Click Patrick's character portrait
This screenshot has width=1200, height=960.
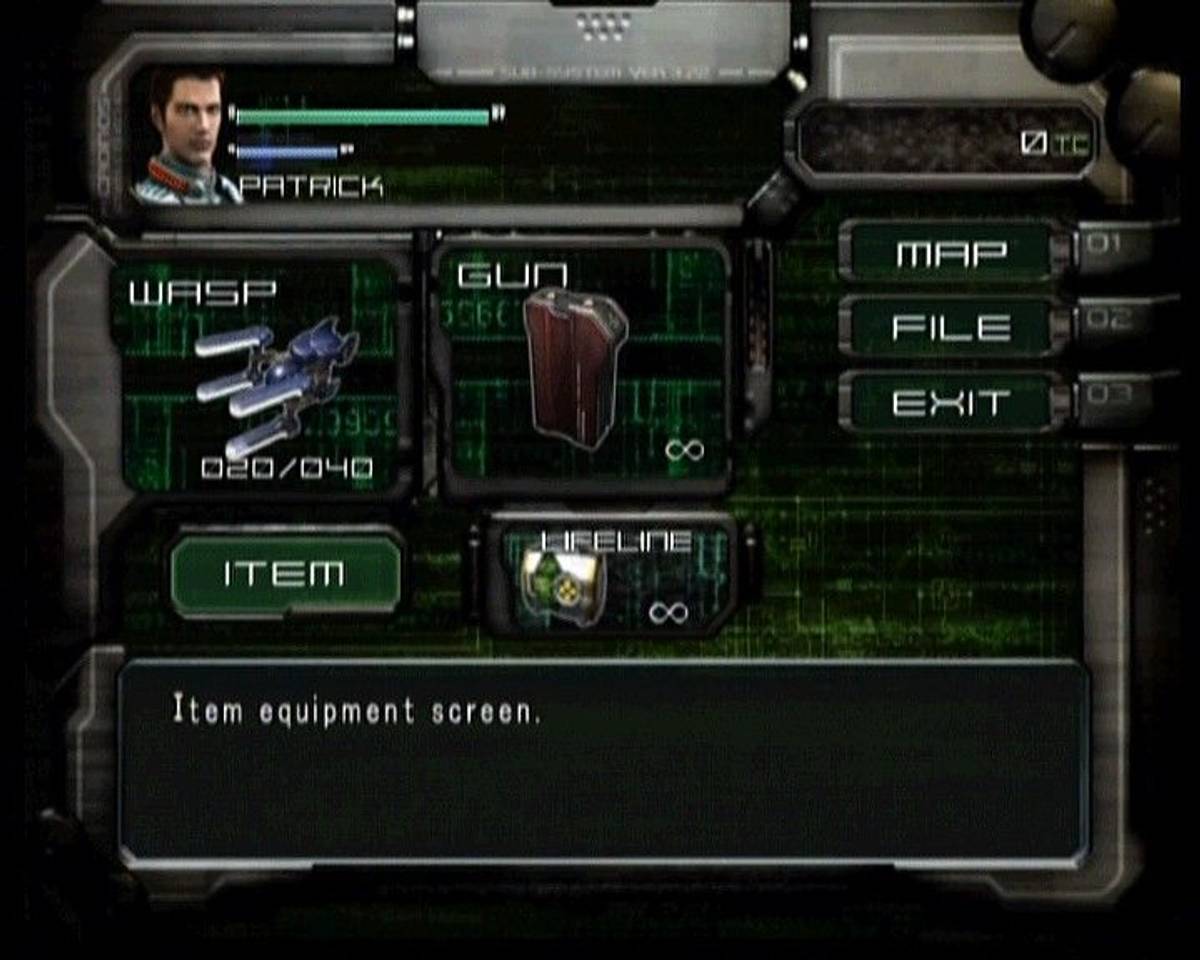click(186, 136)
